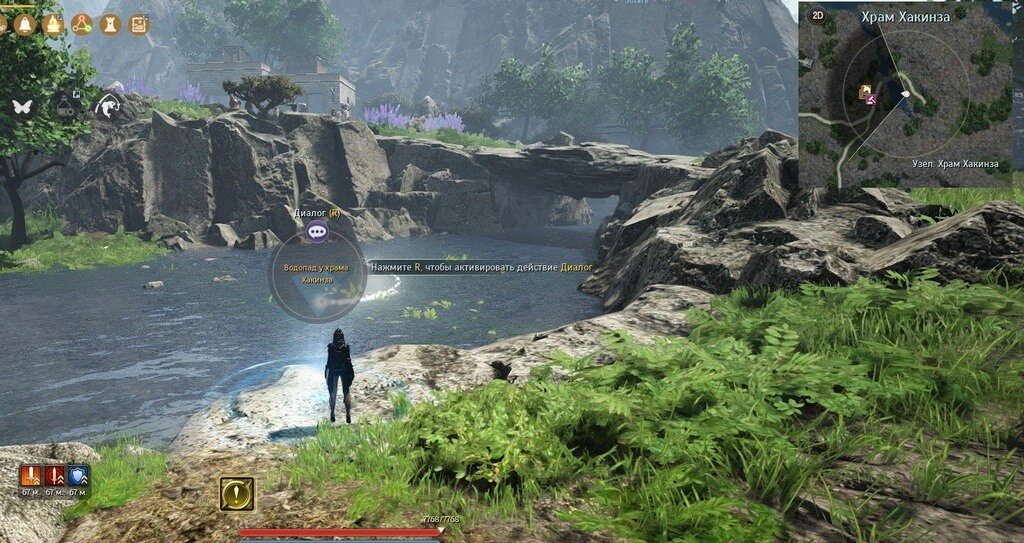Open the picture gallery icon
The image size is (1024, 543).
click(x=138, y=24)
